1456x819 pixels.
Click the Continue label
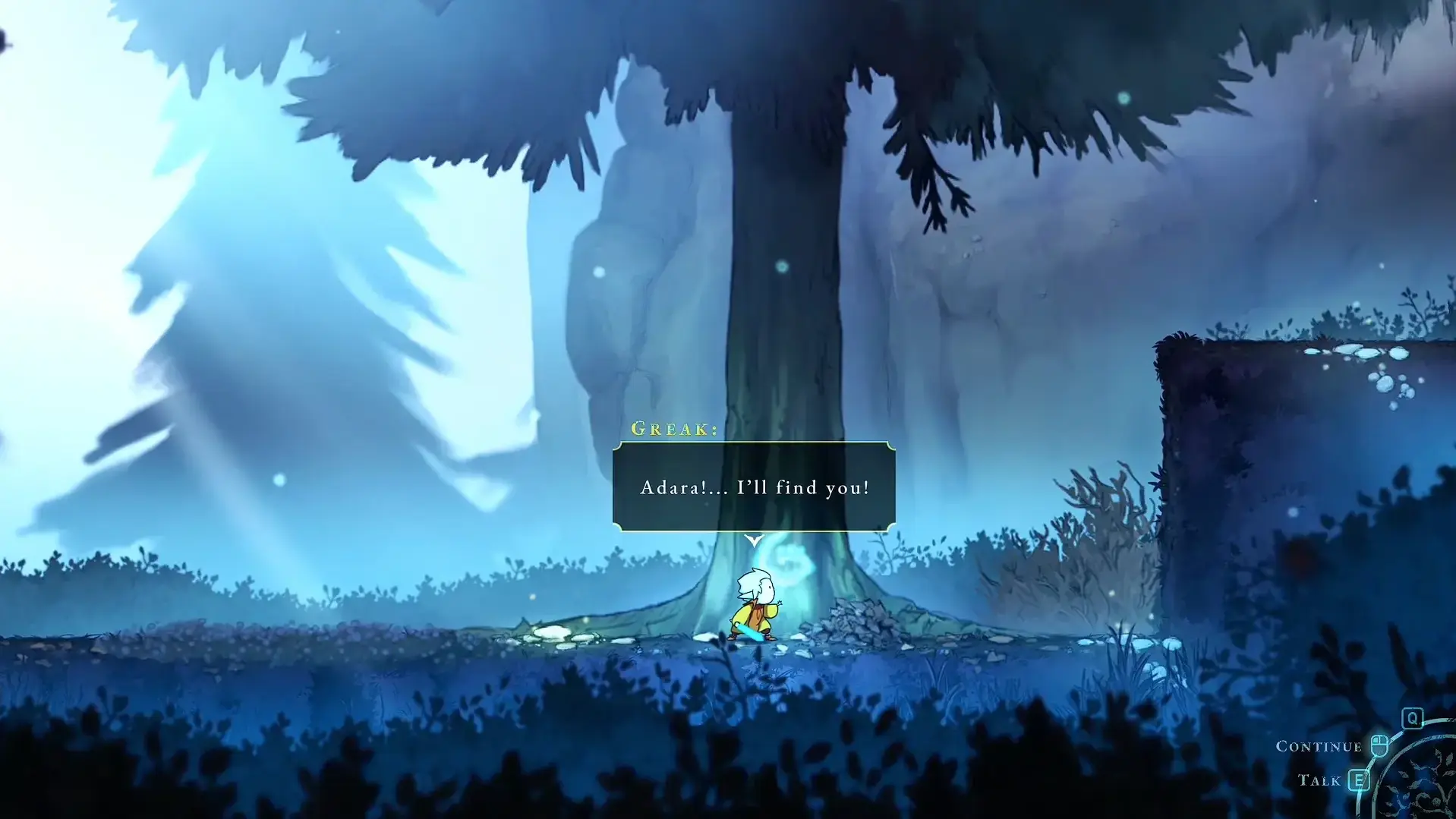(x=1321, y=745)
